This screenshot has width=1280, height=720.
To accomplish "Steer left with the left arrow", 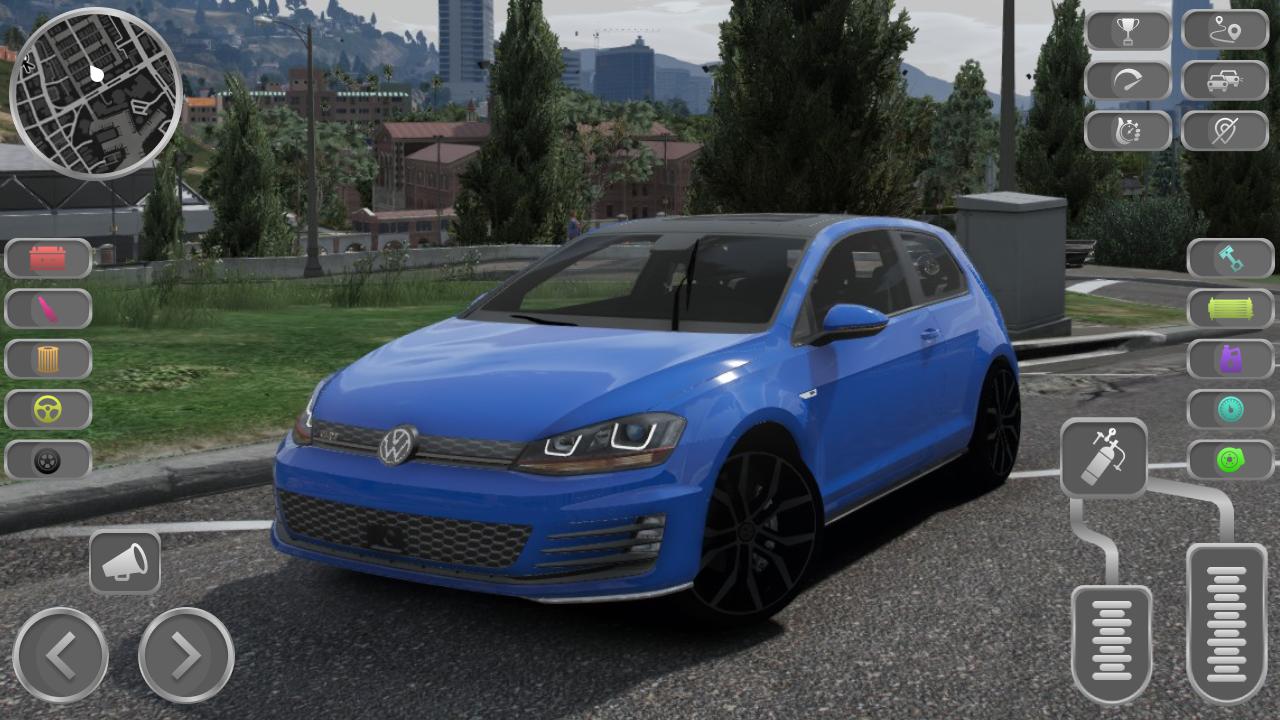I will click(61, 655).
